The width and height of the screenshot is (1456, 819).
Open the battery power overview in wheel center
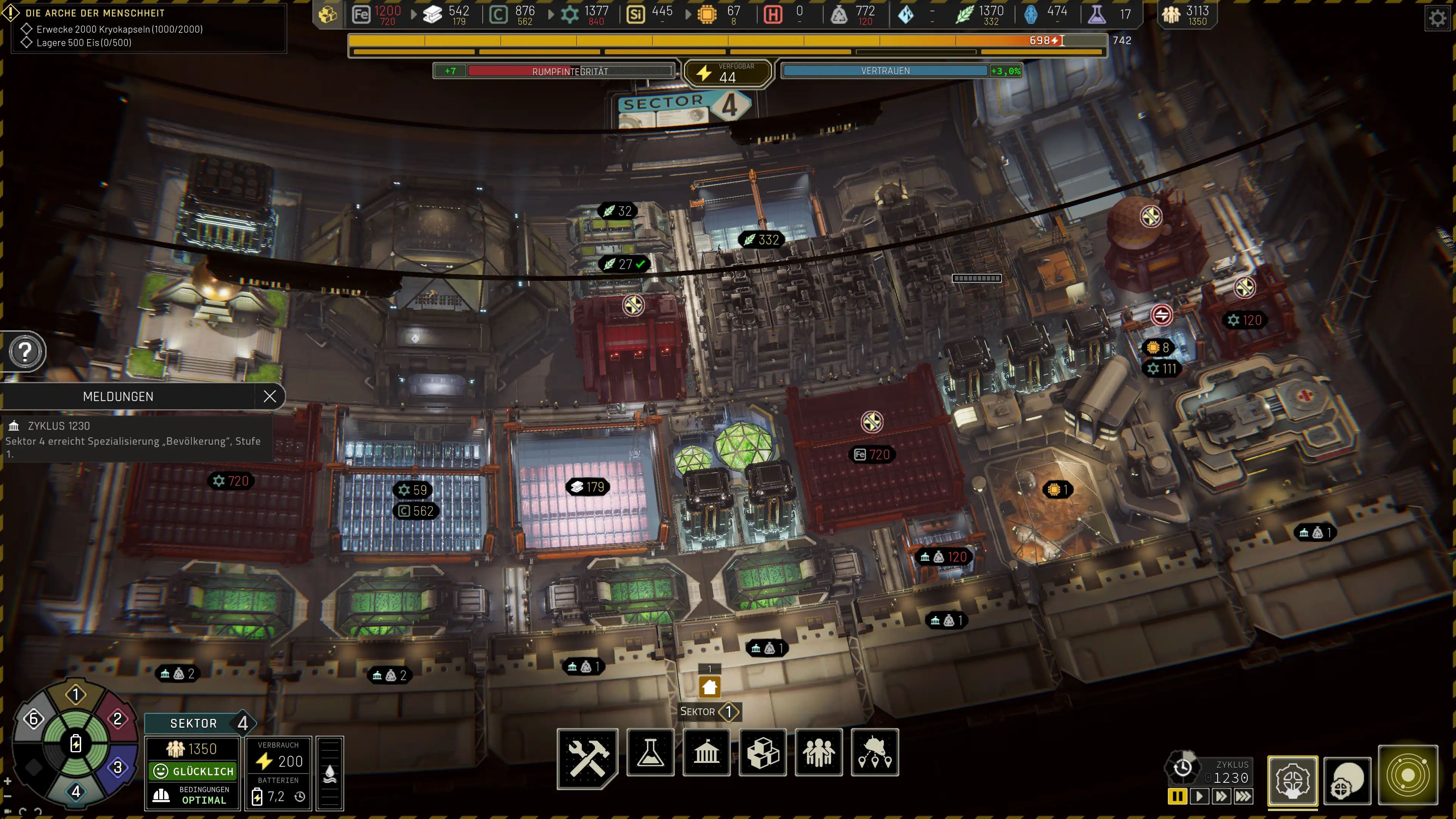tap(76, 743)
